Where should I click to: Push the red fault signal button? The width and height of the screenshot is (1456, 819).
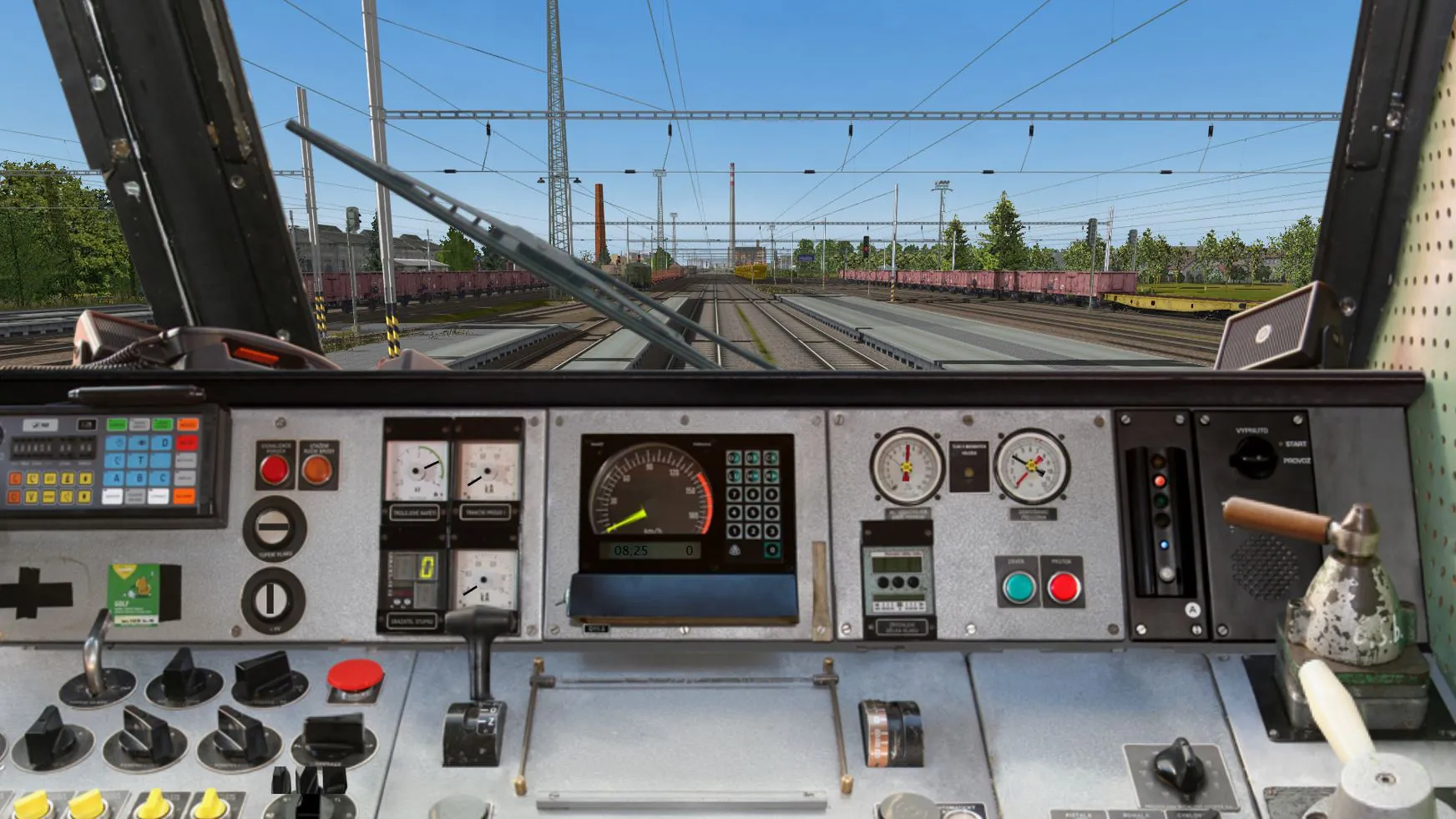(x=274, y=469)
